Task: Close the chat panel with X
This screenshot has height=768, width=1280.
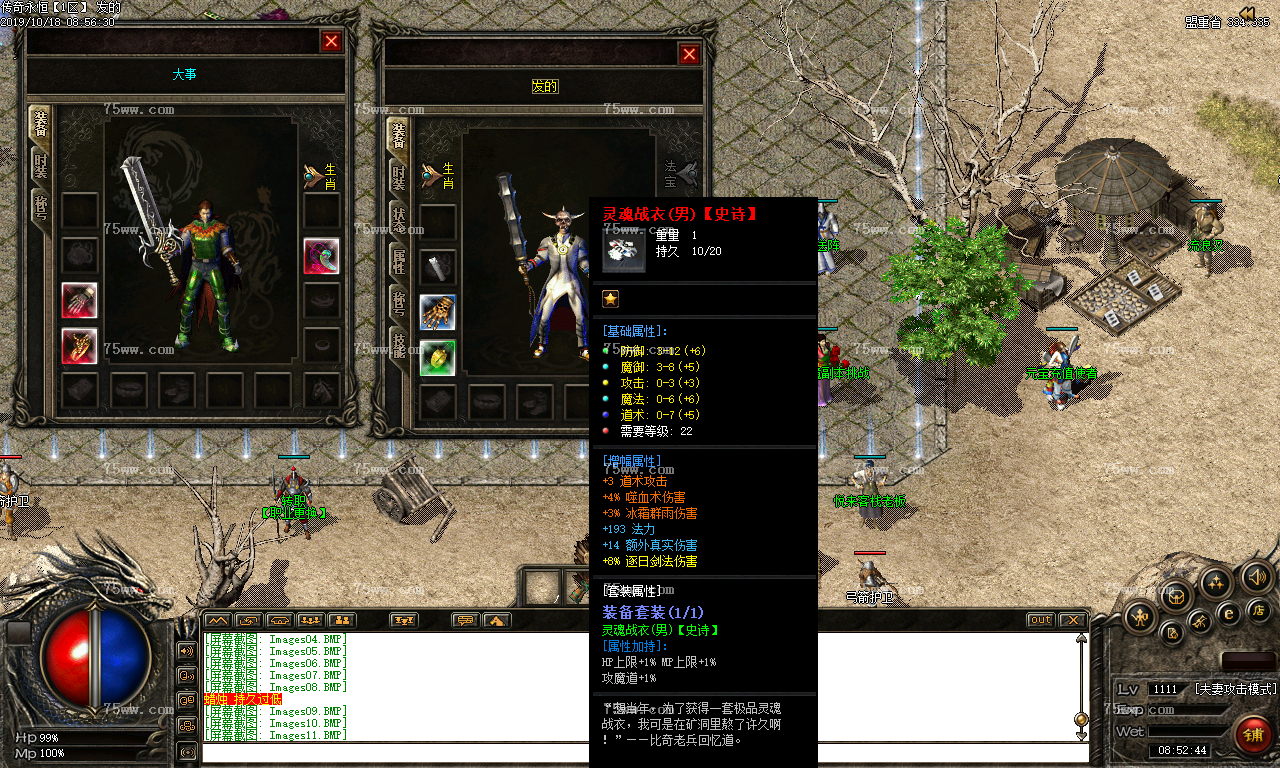Action: 1071,620
